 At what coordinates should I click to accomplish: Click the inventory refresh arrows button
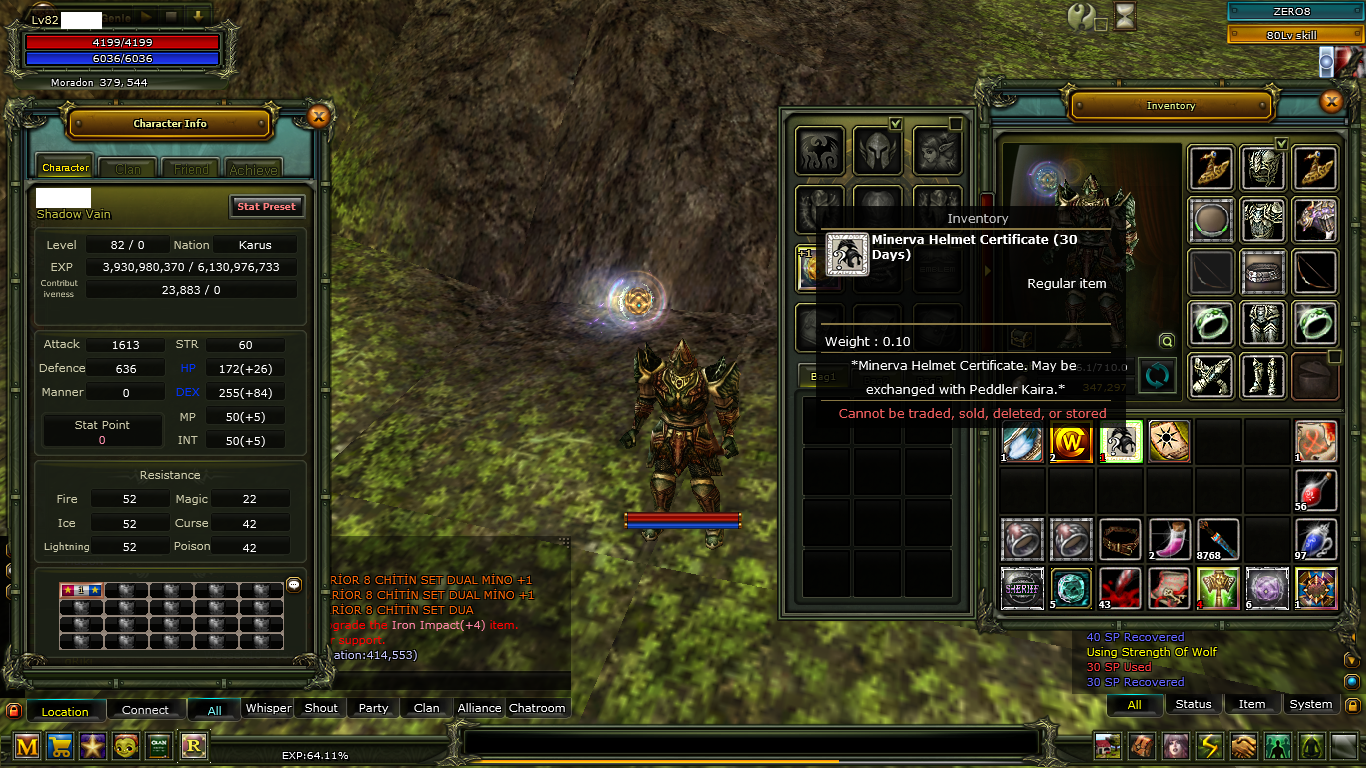[x=1156, y=376]
